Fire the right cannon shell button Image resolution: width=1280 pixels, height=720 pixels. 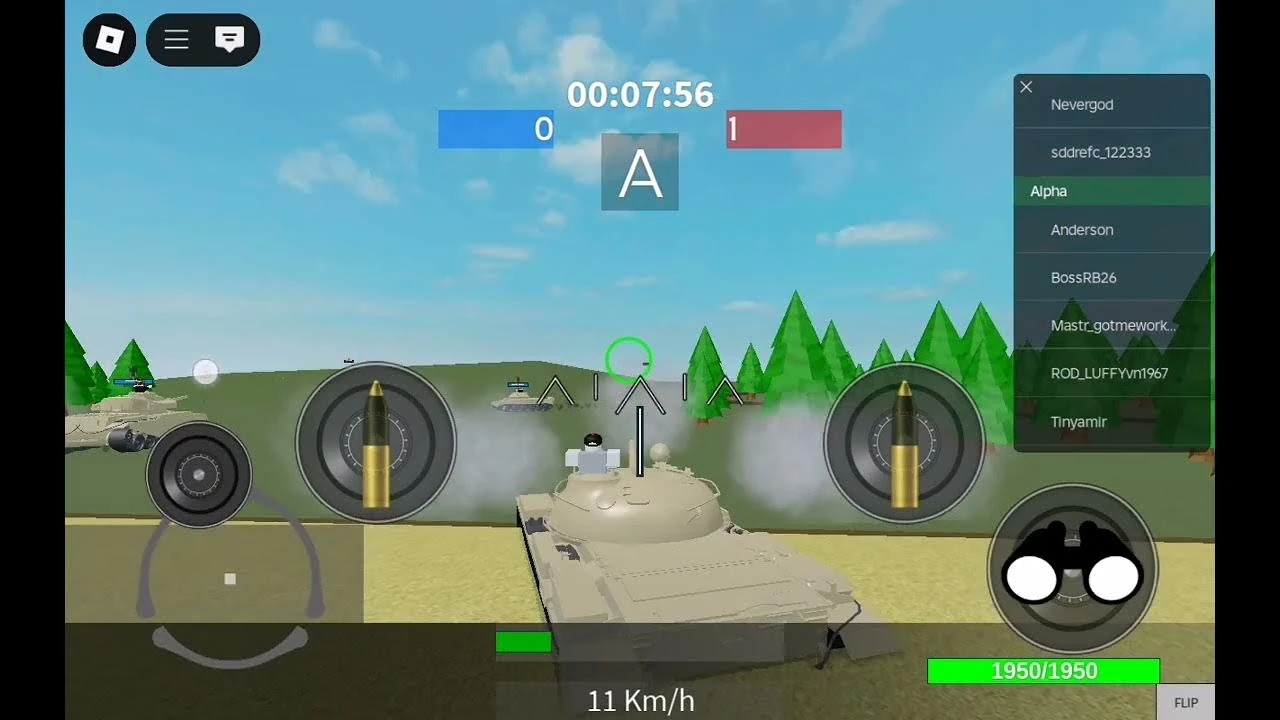[903, 440]
